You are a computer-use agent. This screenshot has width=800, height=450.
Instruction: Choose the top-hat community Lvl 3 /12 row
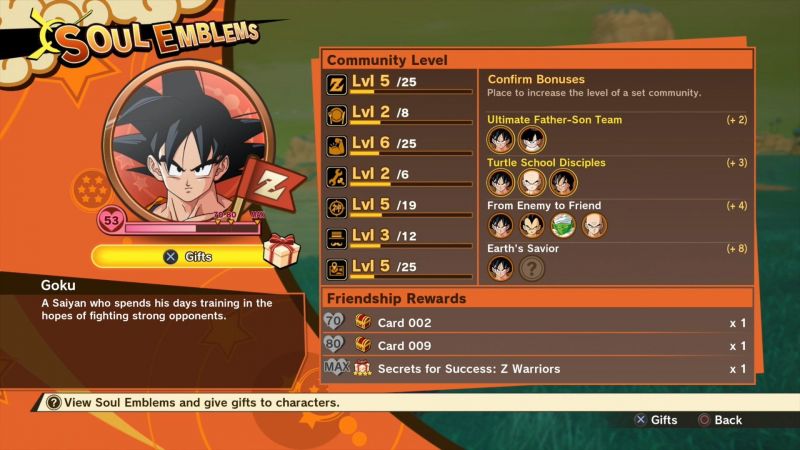[400, 238]
